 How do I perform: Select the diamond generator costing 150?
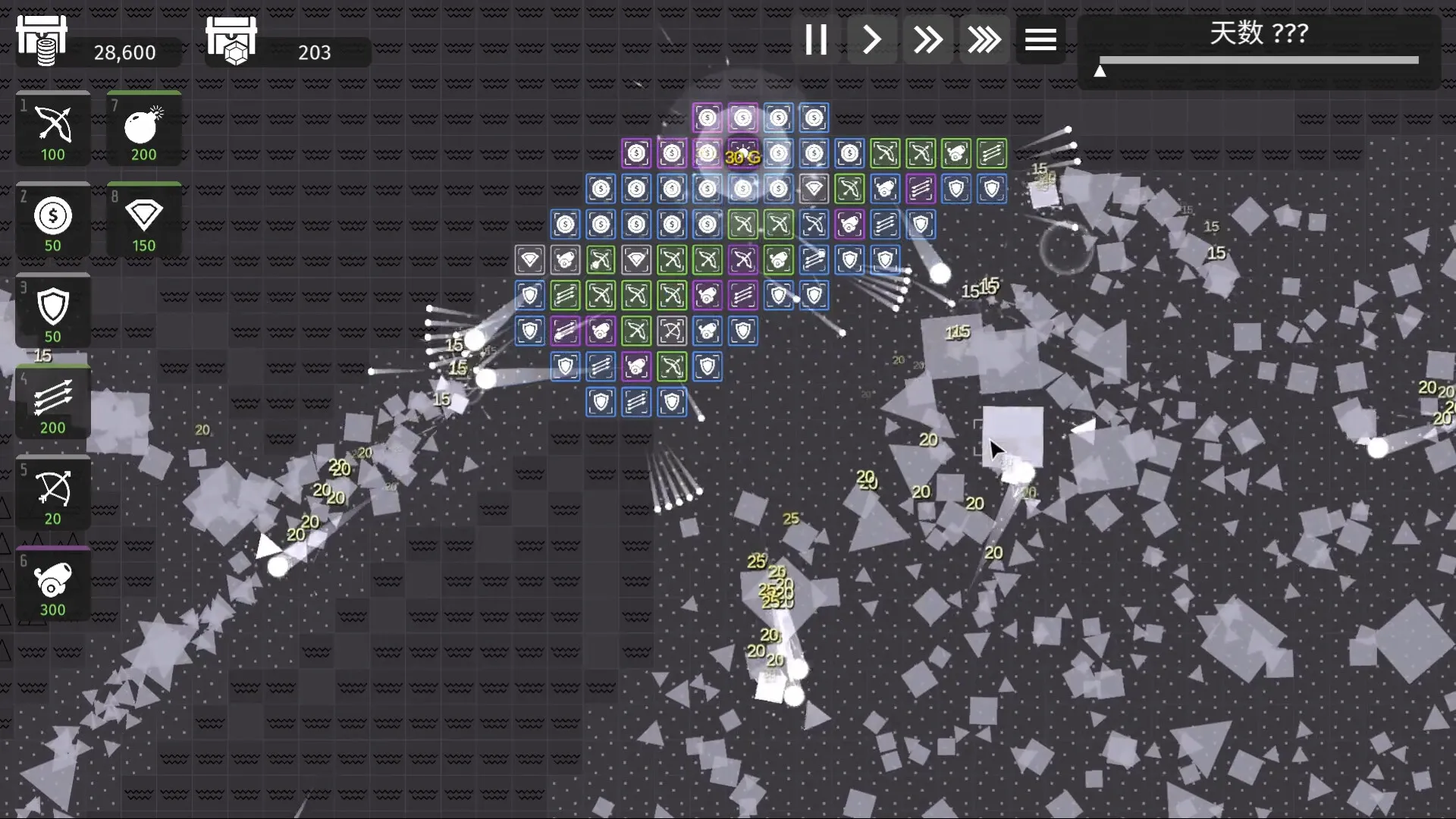(143, 220)
